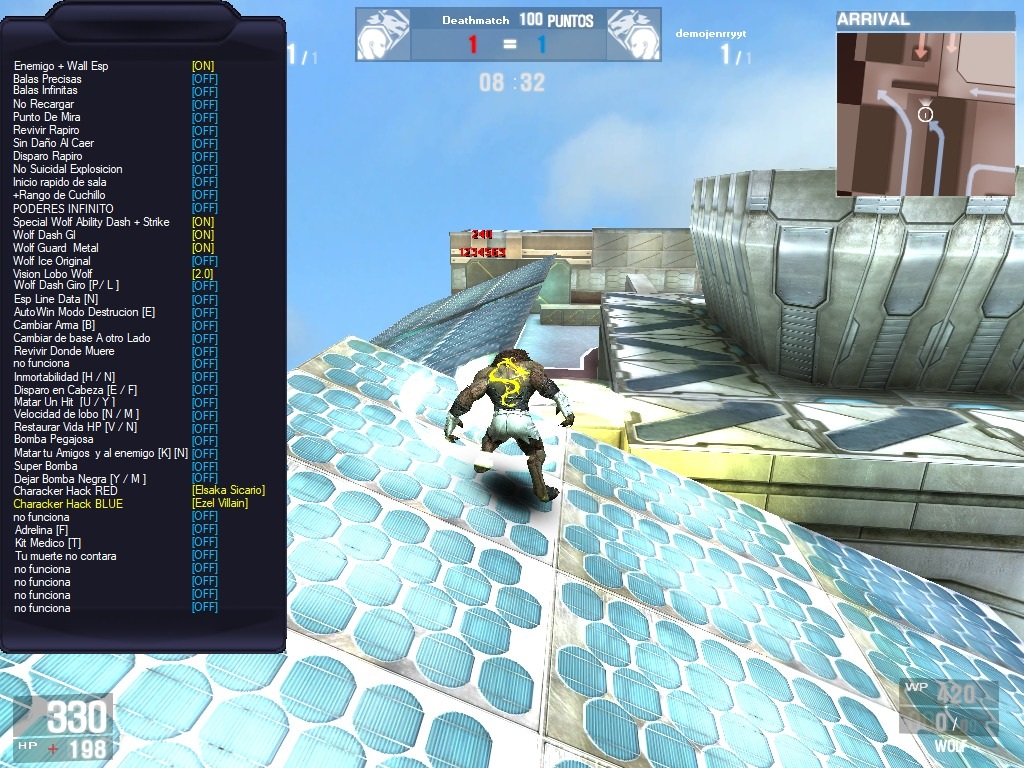1024x768 pixels.
Task: Choose the Kit Medico [T] overlay entry
Action: click(48, 543)
